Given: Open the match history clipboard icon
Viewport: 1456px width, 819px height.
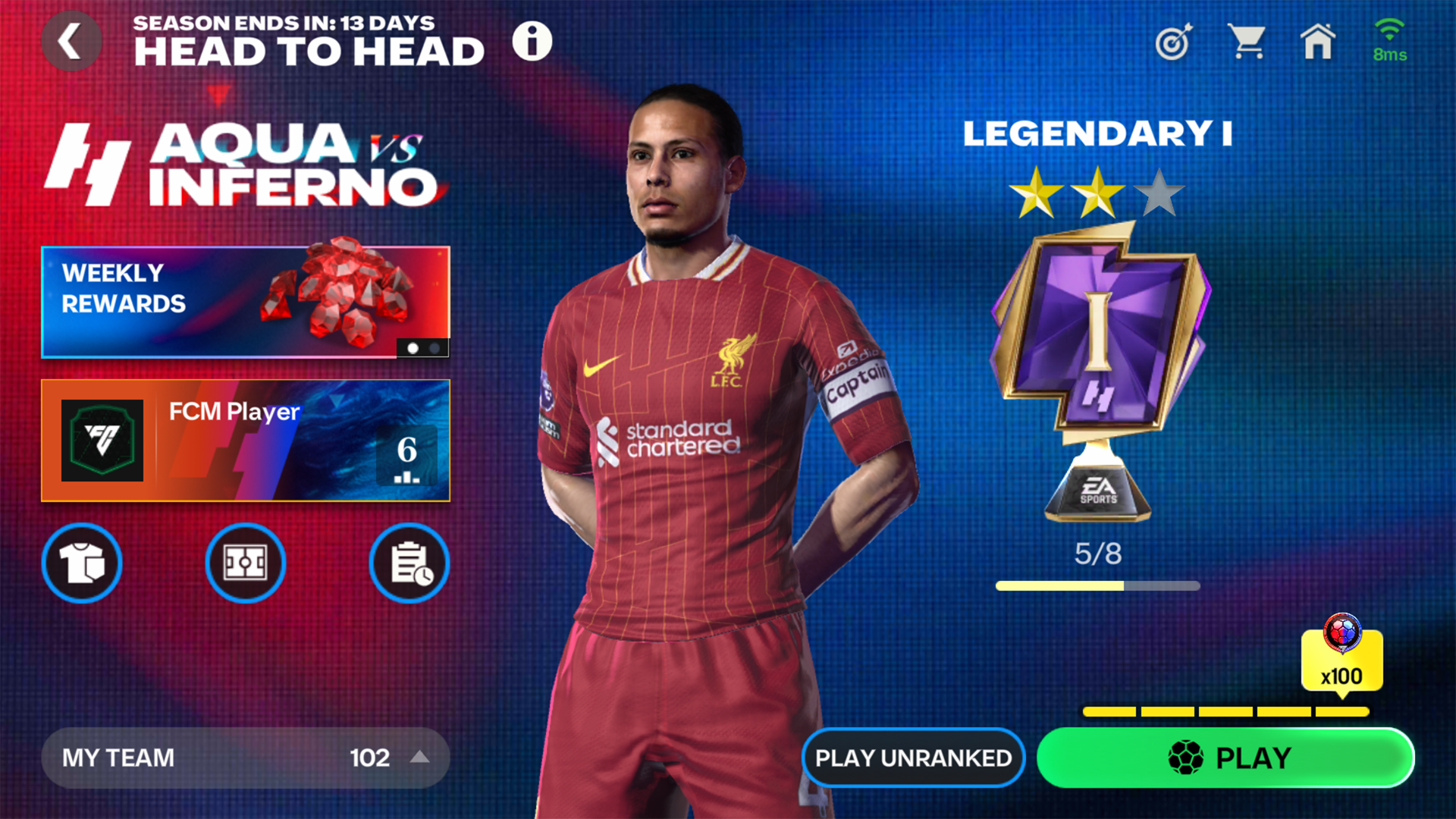Looking at the screenshot, I should coord(409,563).
